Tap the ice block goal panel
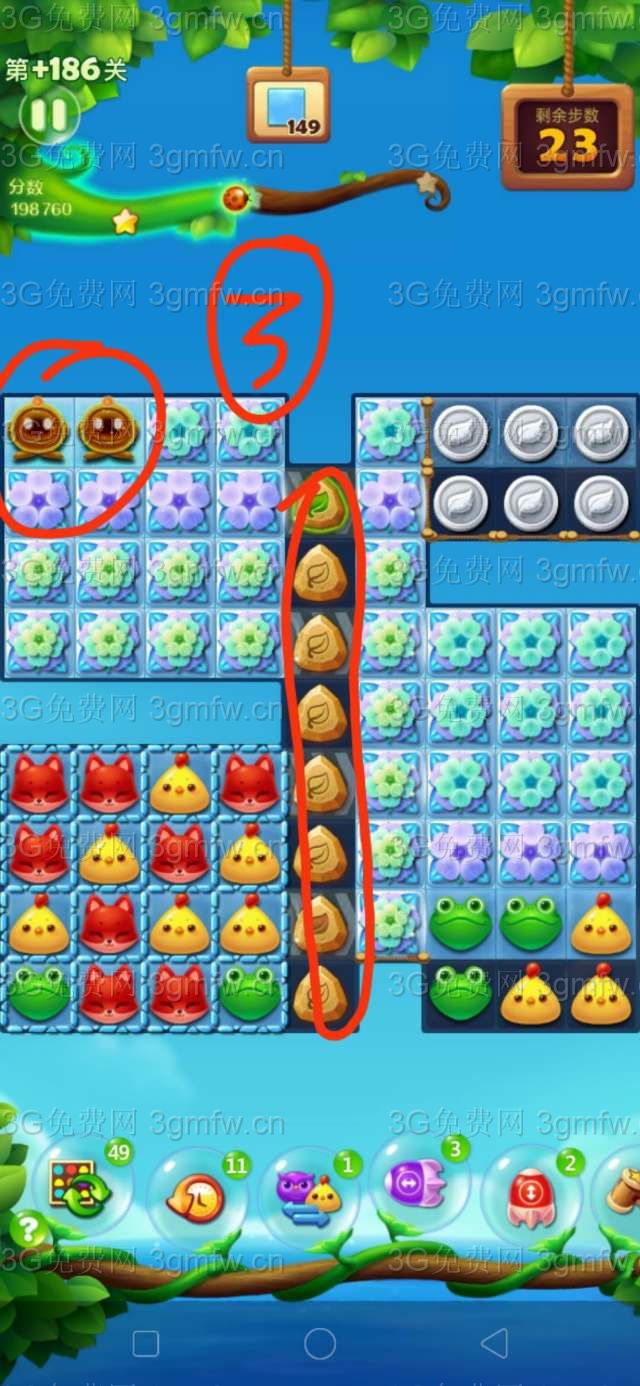Image resolution: width=640 pixels, height=1386 pixels. (288, 107)
